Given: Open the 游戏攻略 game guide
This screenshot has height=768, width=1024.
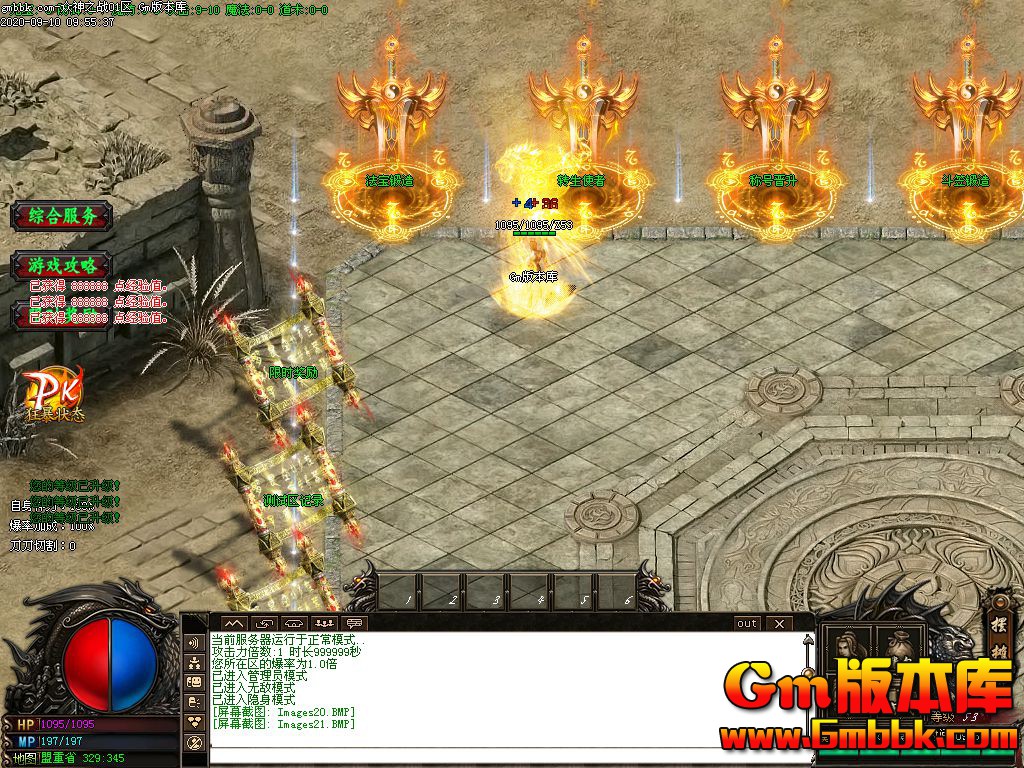Looking at the screenshot, I should point(62,265).
